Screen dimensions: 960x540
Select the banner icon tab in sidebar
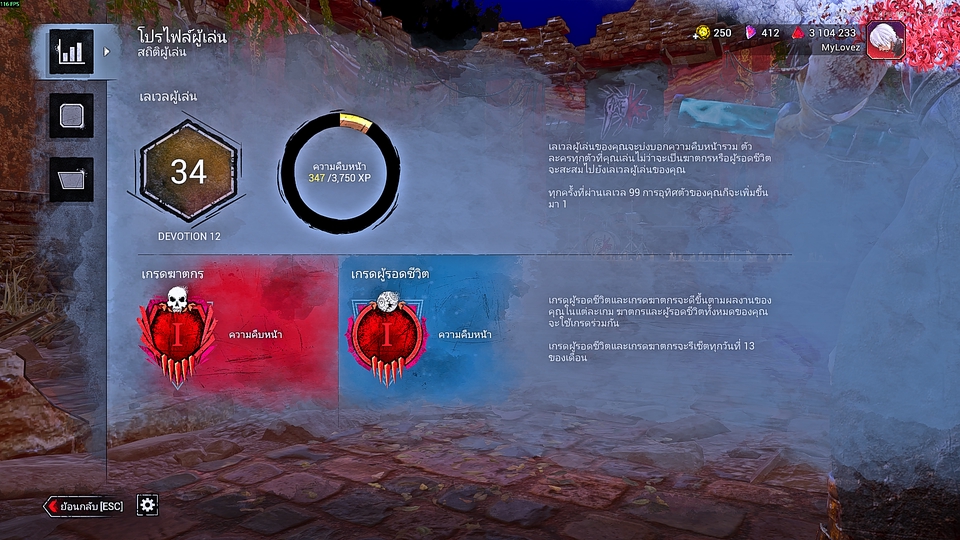pos(70,180)
